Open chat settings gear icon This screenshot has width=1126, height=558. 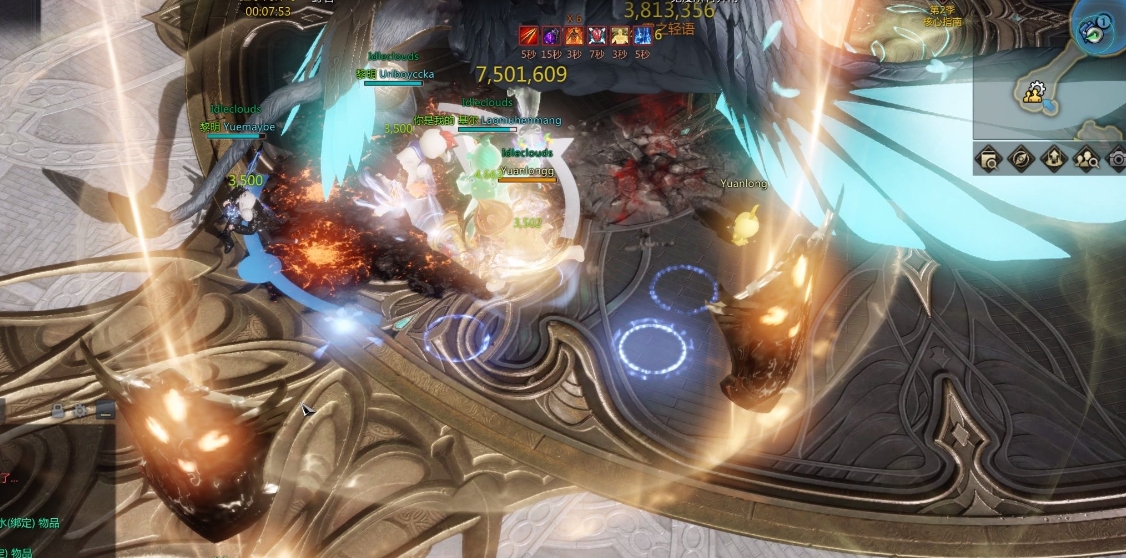pyautogui.click(x=81, y=410)
